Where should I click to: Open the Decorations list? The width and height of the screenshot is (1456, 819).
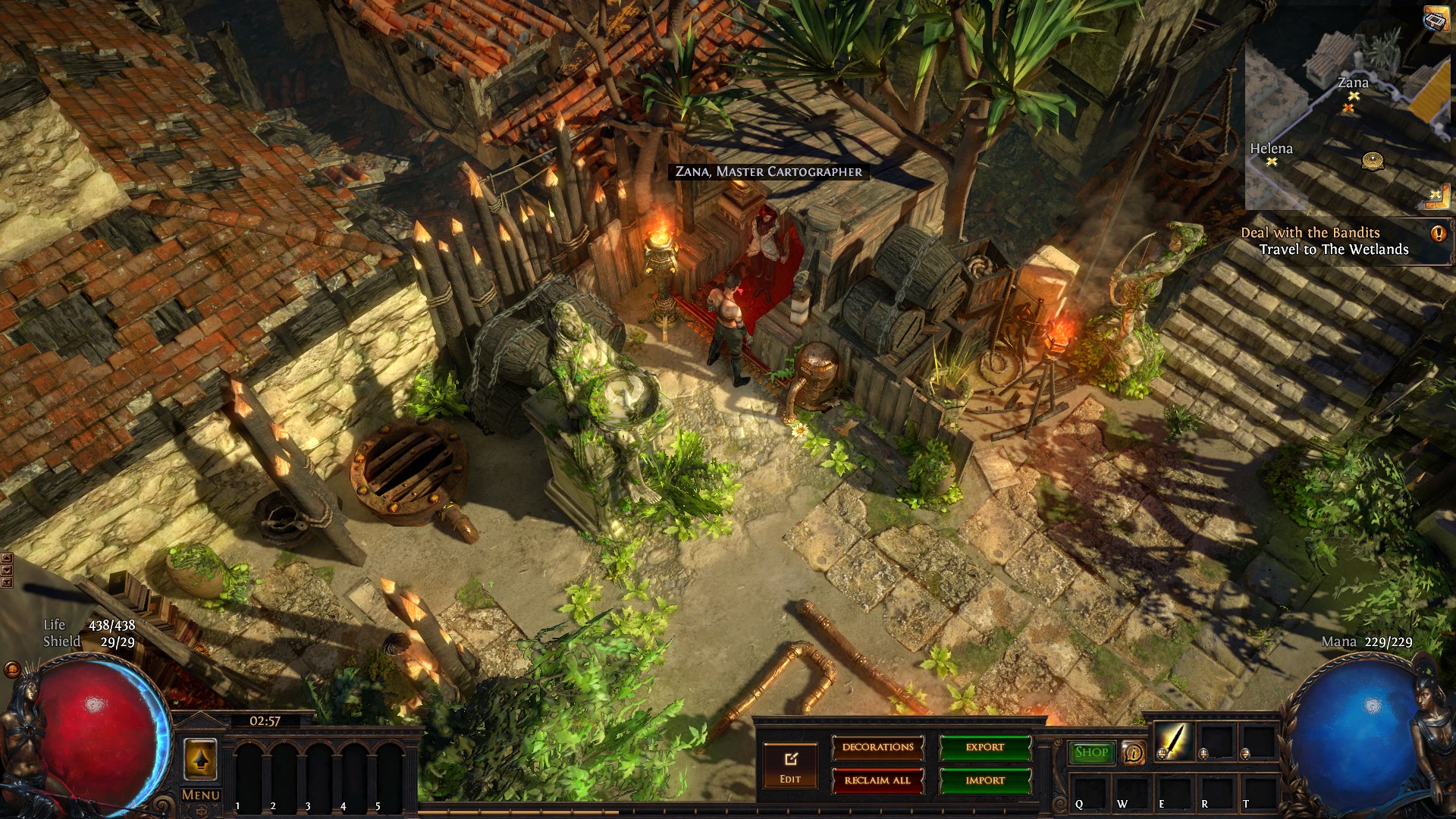(x=877, y=748)
